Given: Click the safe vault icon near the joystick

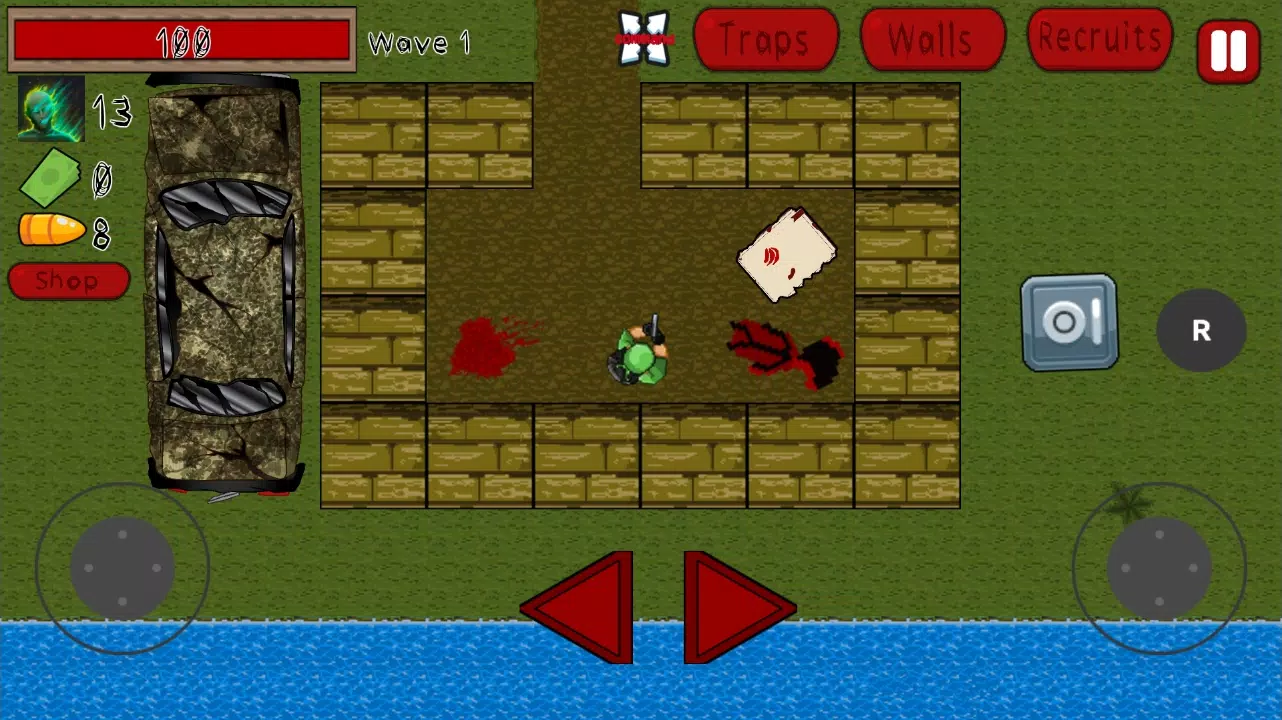Looking at the screenshot, I should tap(1068, 323).
